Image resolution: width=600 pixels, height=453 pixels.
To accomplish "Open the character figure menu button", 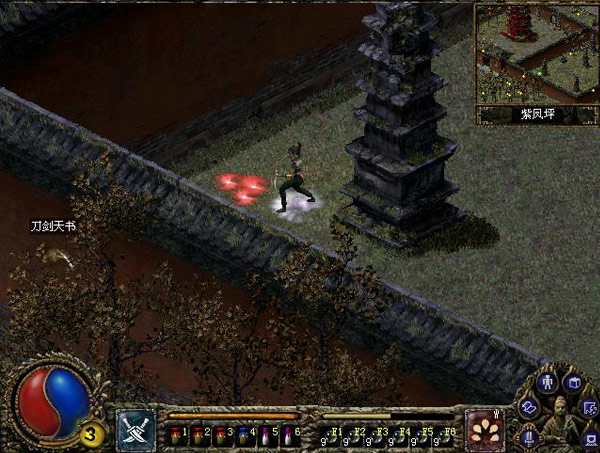I will [547, 381].
